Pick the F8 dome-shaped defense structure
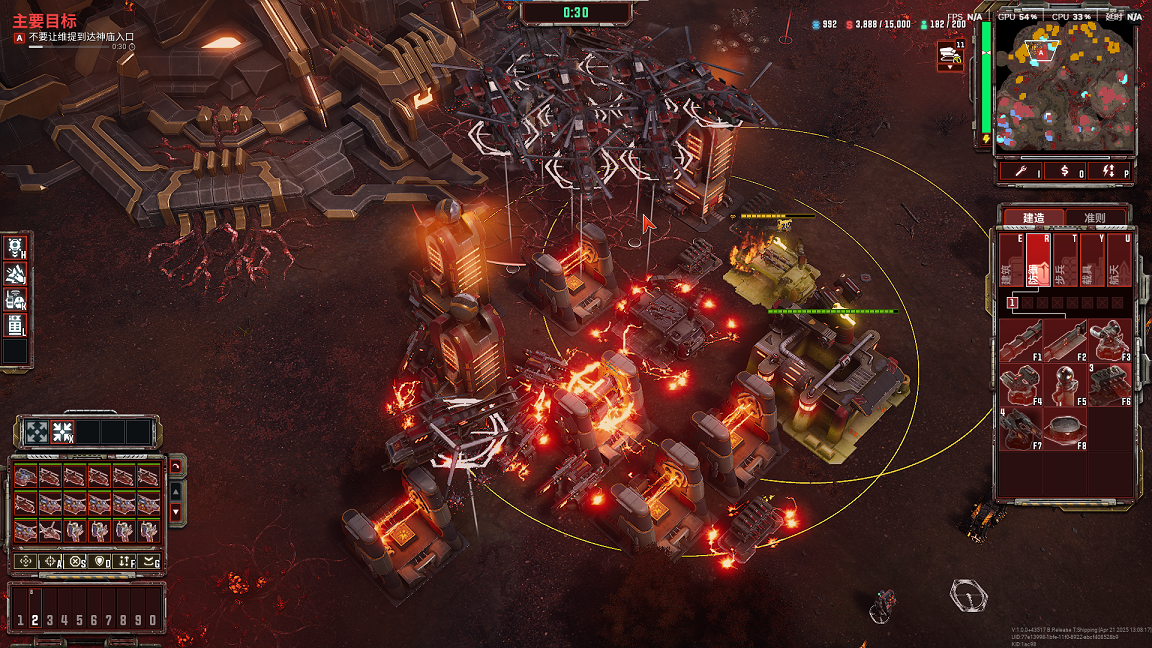 [x=1066, y=428]
